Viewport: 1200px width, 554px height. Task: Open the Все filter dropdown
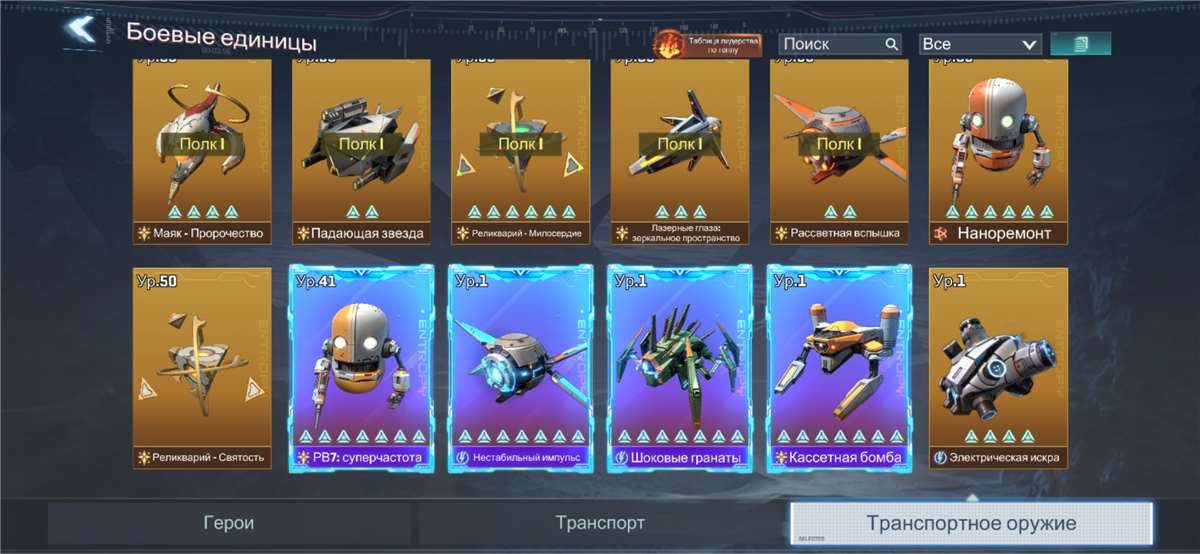[979, 44]
